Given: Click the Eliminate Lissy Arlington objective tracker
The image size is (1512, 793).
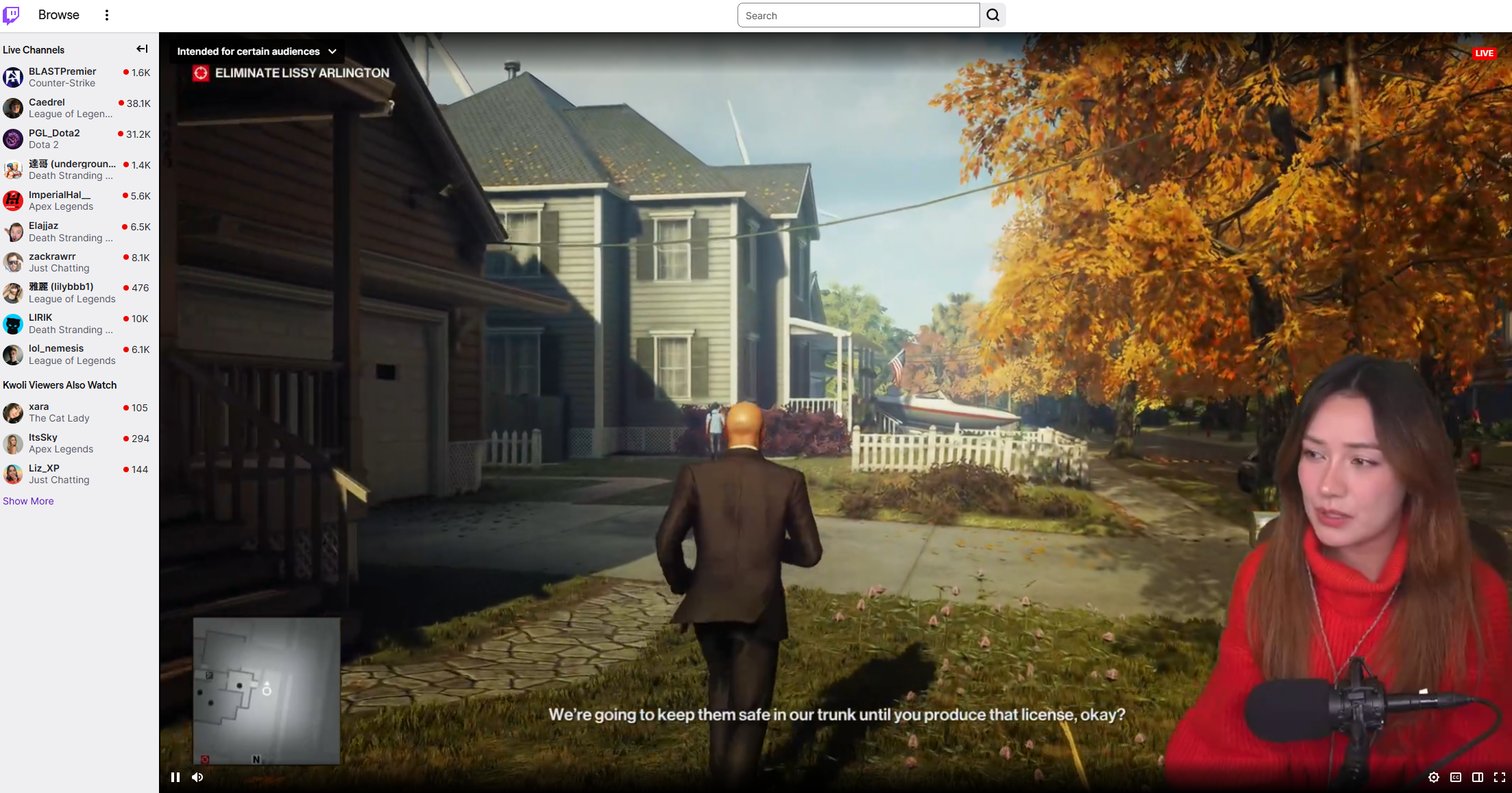Looking at the screenshot, I should tap(291, 73).
